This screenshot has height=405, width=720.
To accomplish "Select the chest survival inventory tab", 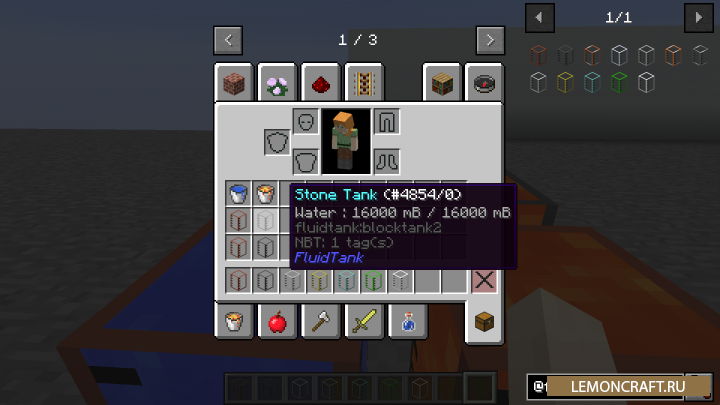I will (486, 323).
